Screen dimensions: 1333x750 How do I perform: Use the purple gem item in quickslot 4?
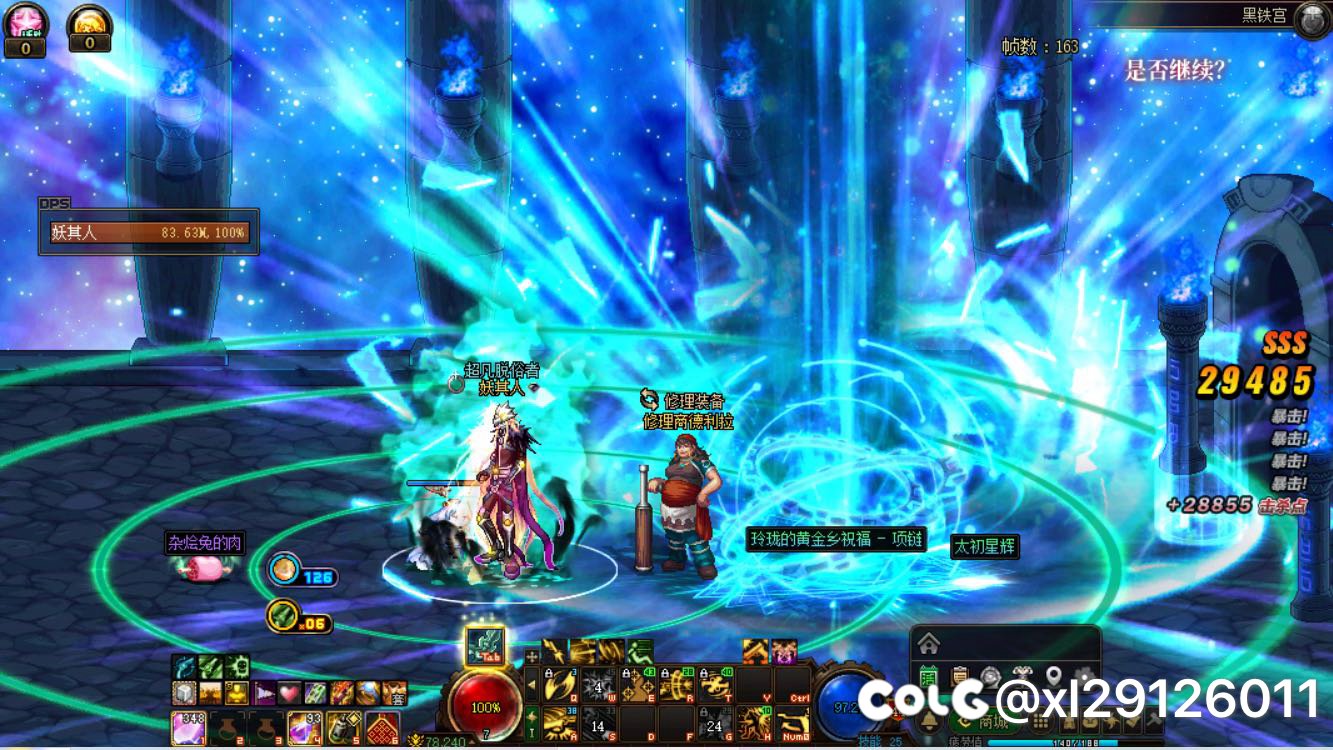pos(304,727)
